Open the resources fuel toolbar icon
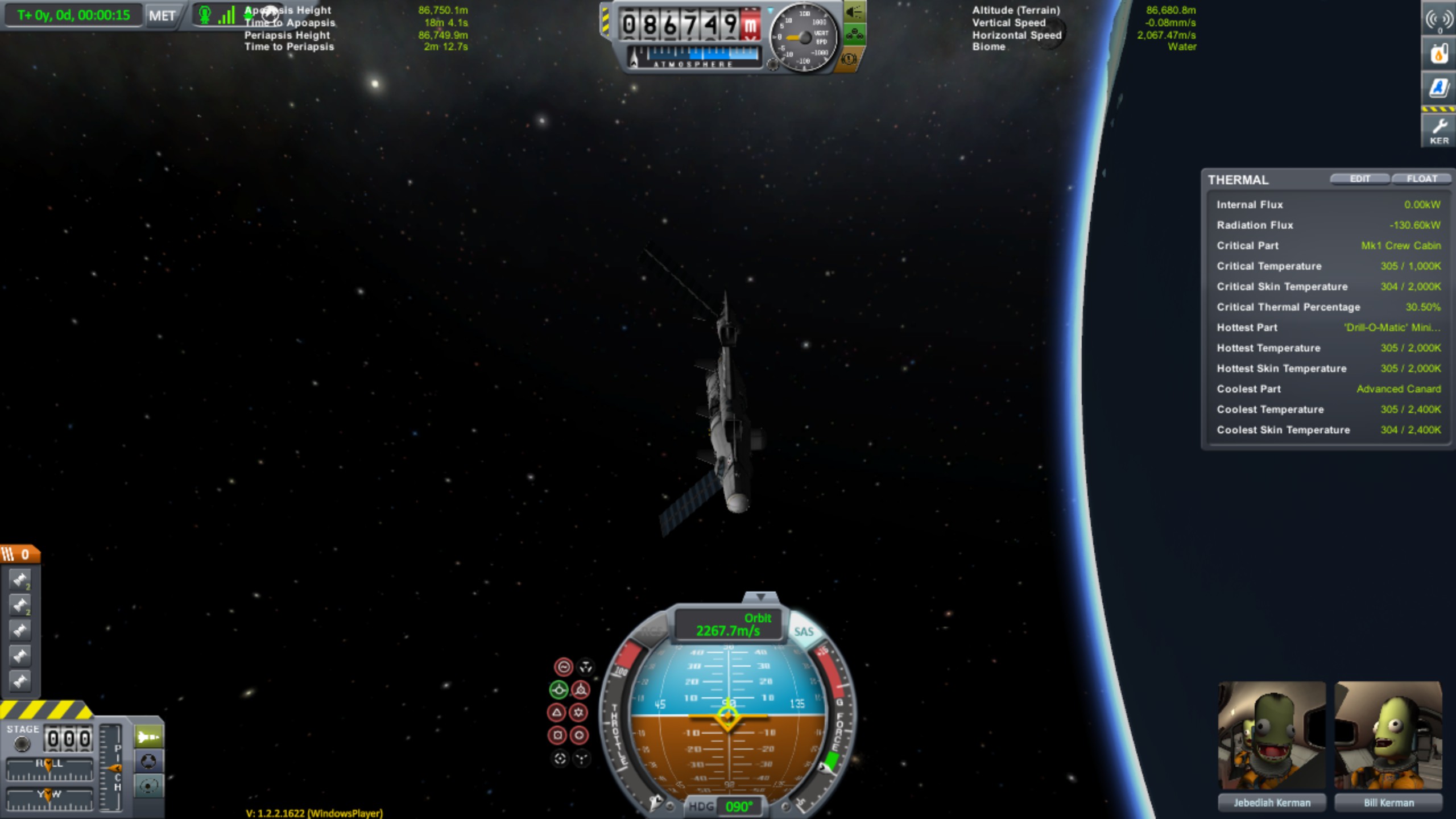The height and width of the screenshot is (819, 1456). [1439, 54]
